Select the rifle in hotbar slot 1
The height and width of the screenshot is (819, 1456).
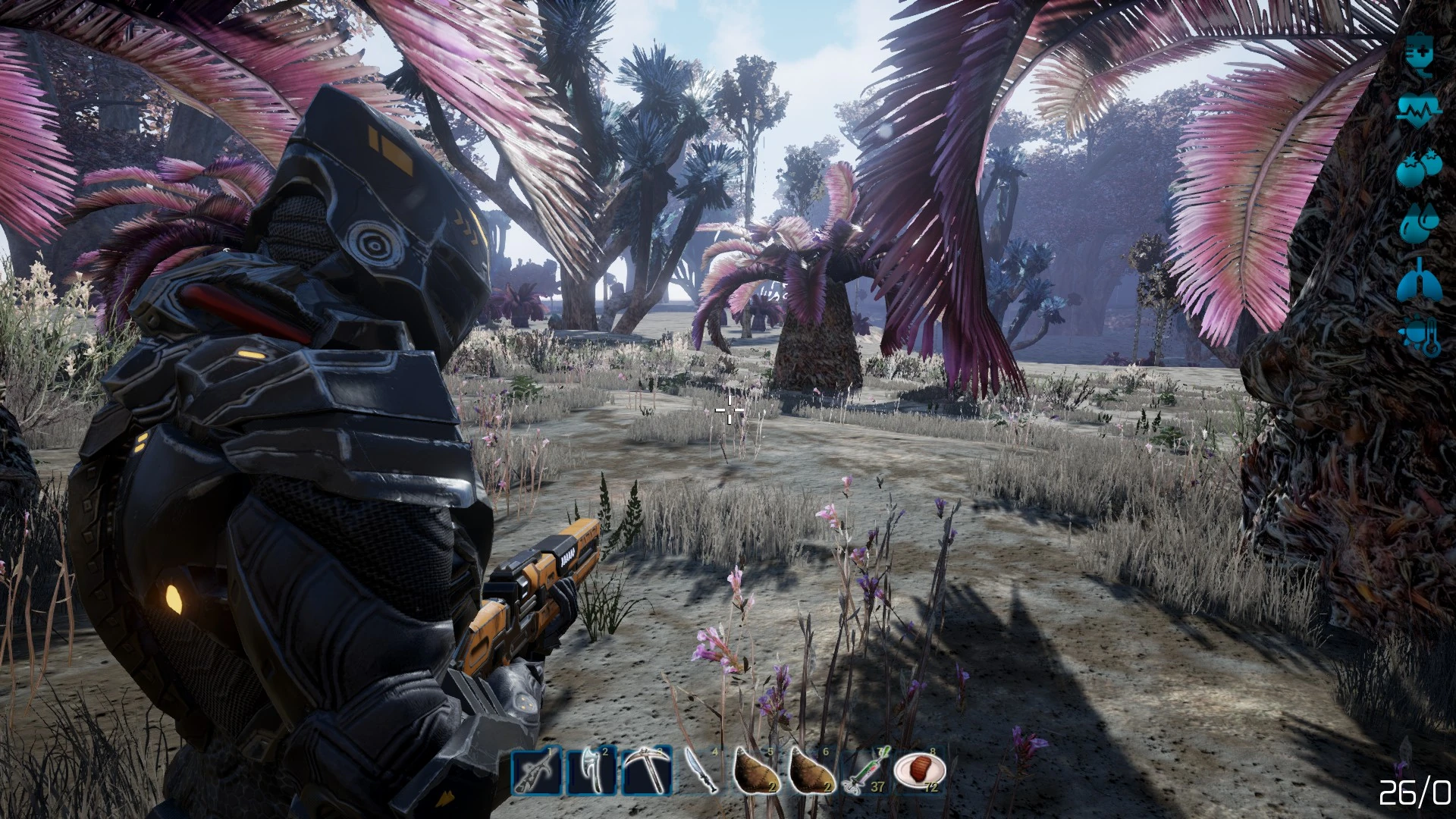click(x=537, y=773)
